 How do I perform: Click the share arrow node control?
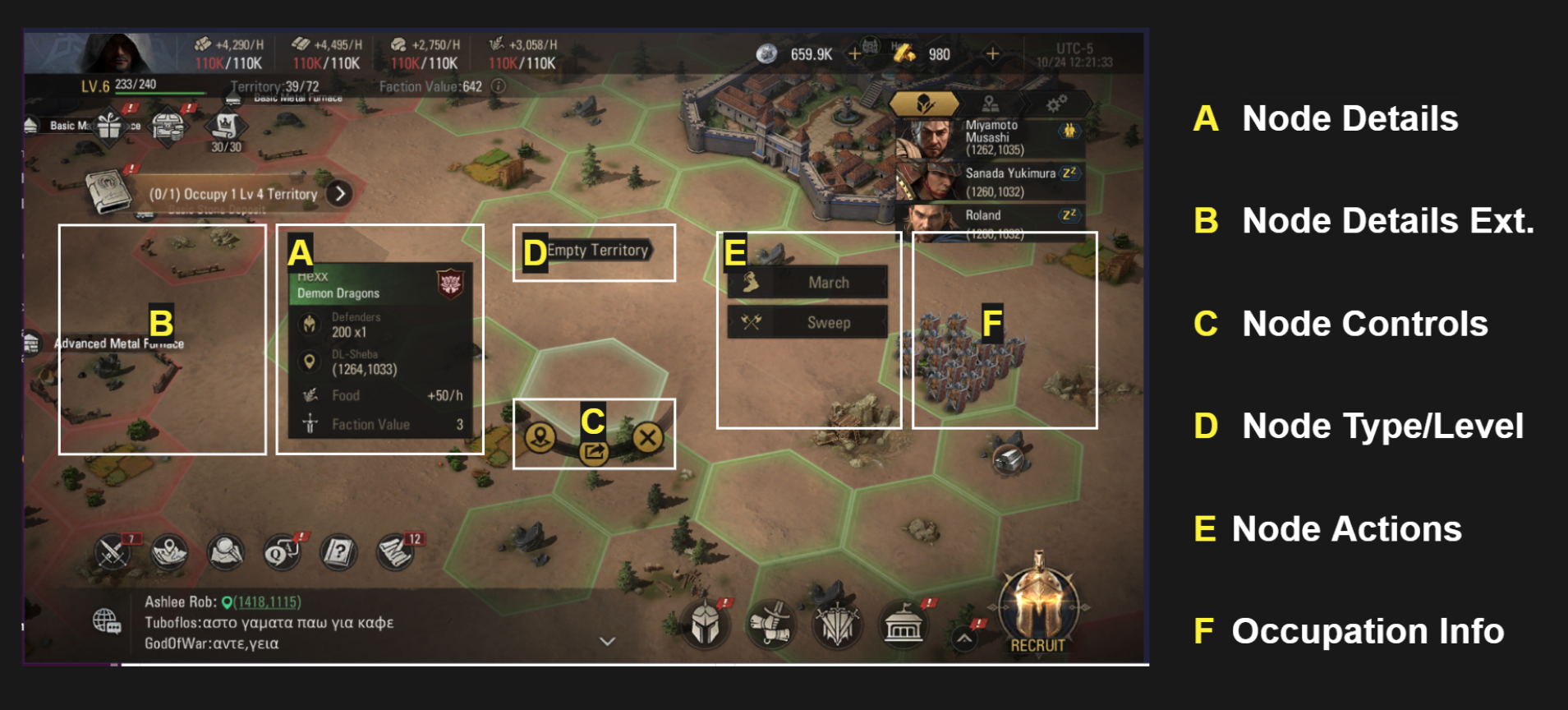(593, 452)
